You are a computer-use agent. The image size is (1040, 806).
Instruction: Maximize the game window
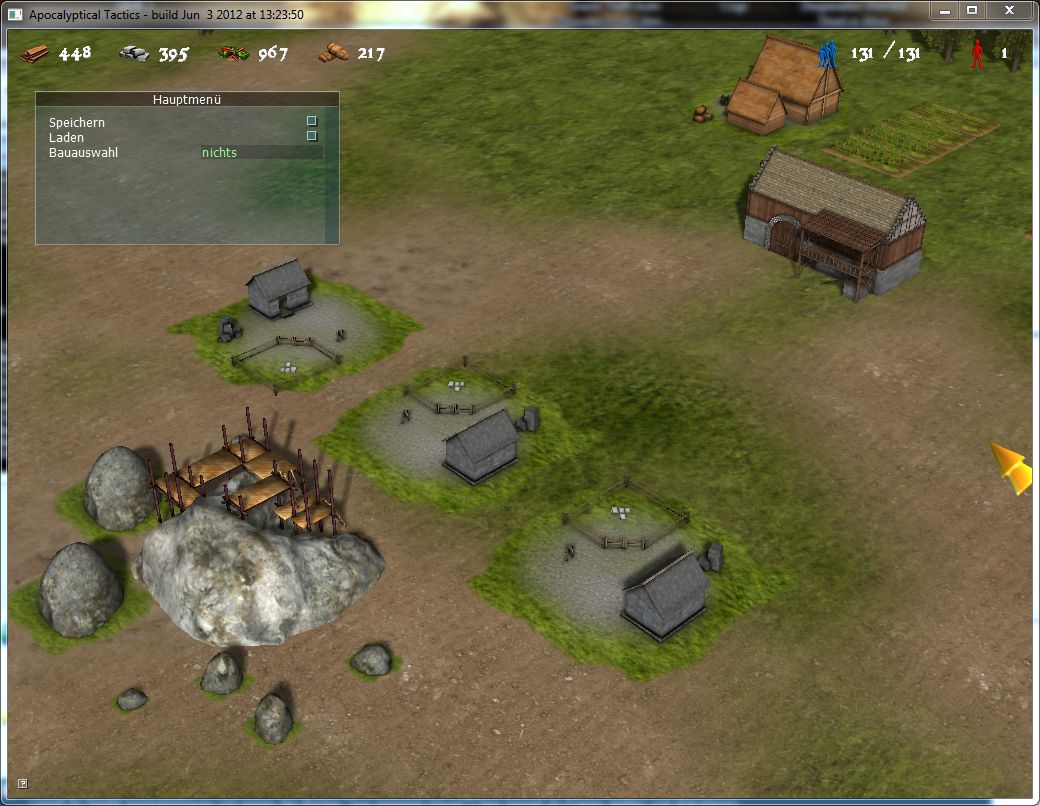click(971, 10)
